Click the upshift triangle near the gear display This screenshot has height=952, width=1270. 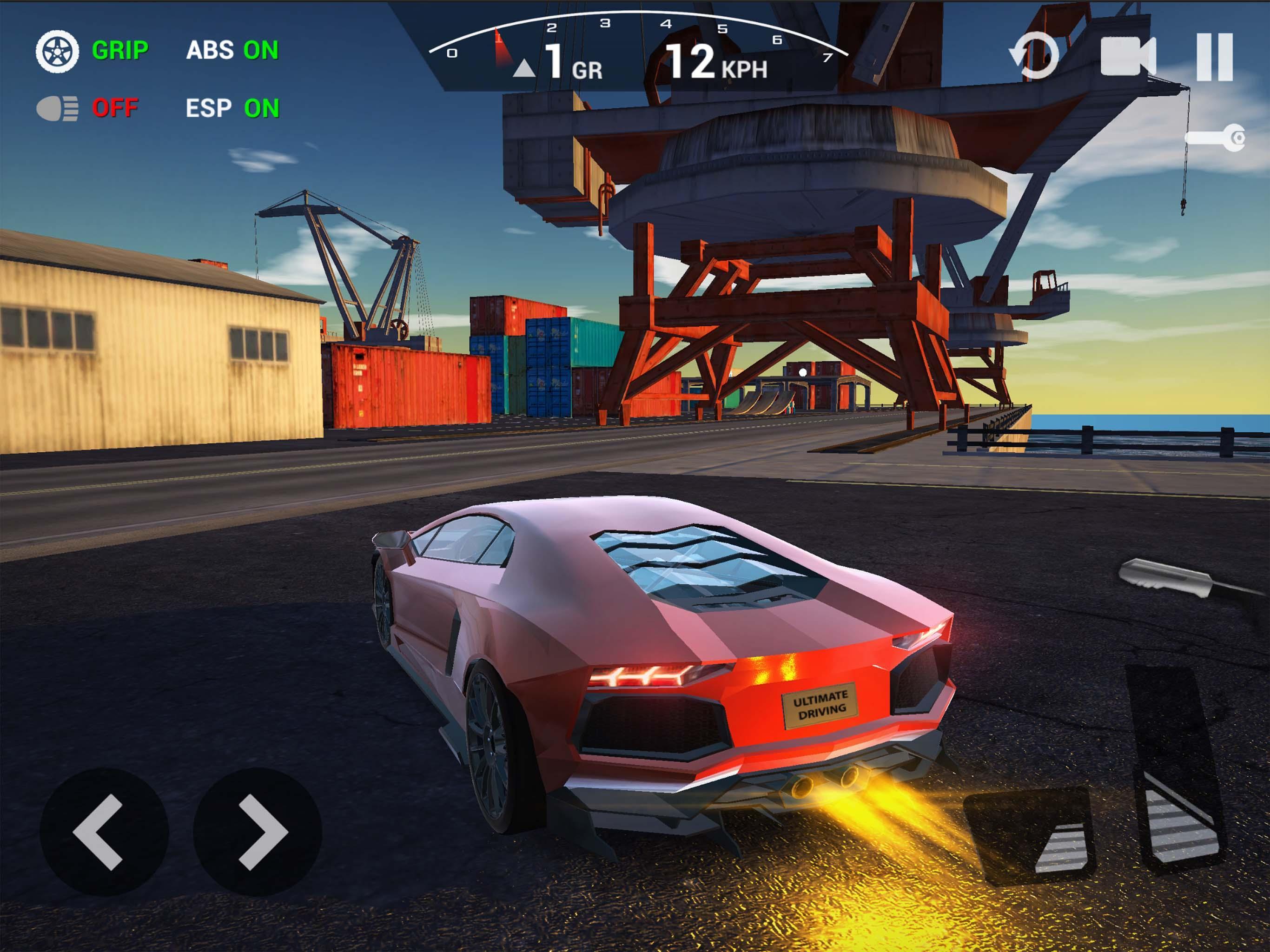(526, 69)
